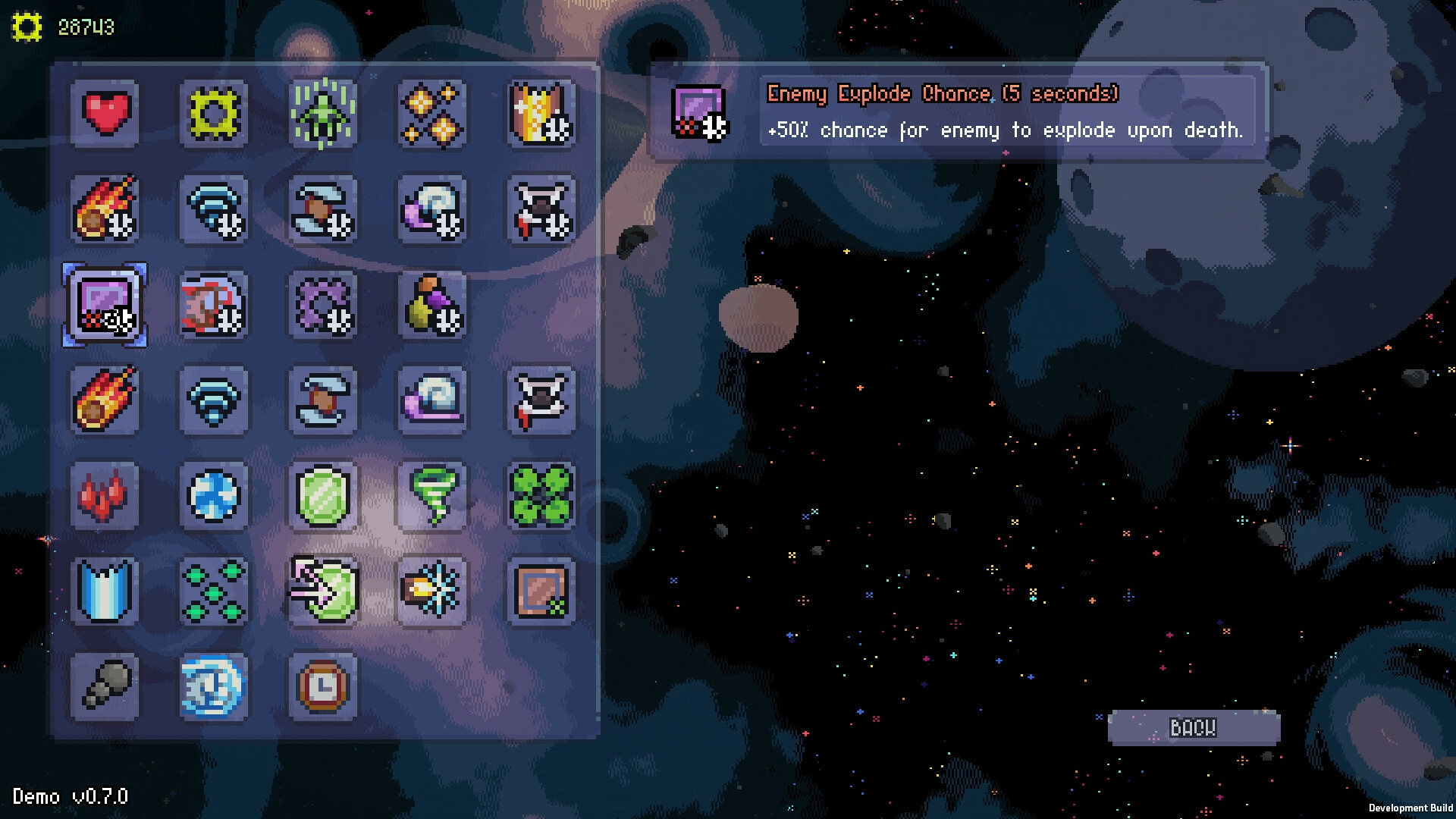Image resolution: width=1456 pixels, height=819 pixels.
Task: Select the four green diamonds icon
Action: click(214, 591)
